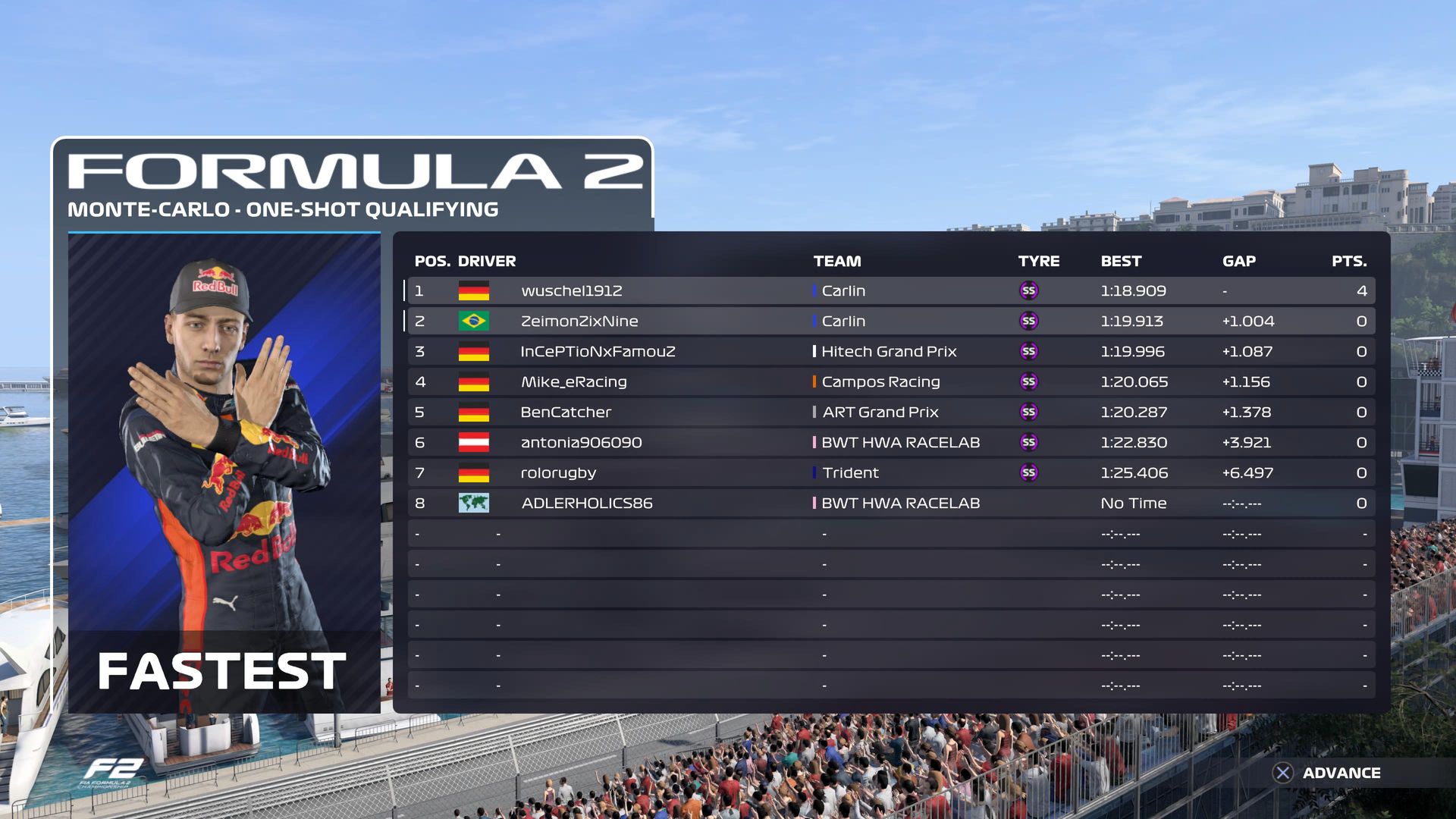Pick the BenCatcher results row

890,413
